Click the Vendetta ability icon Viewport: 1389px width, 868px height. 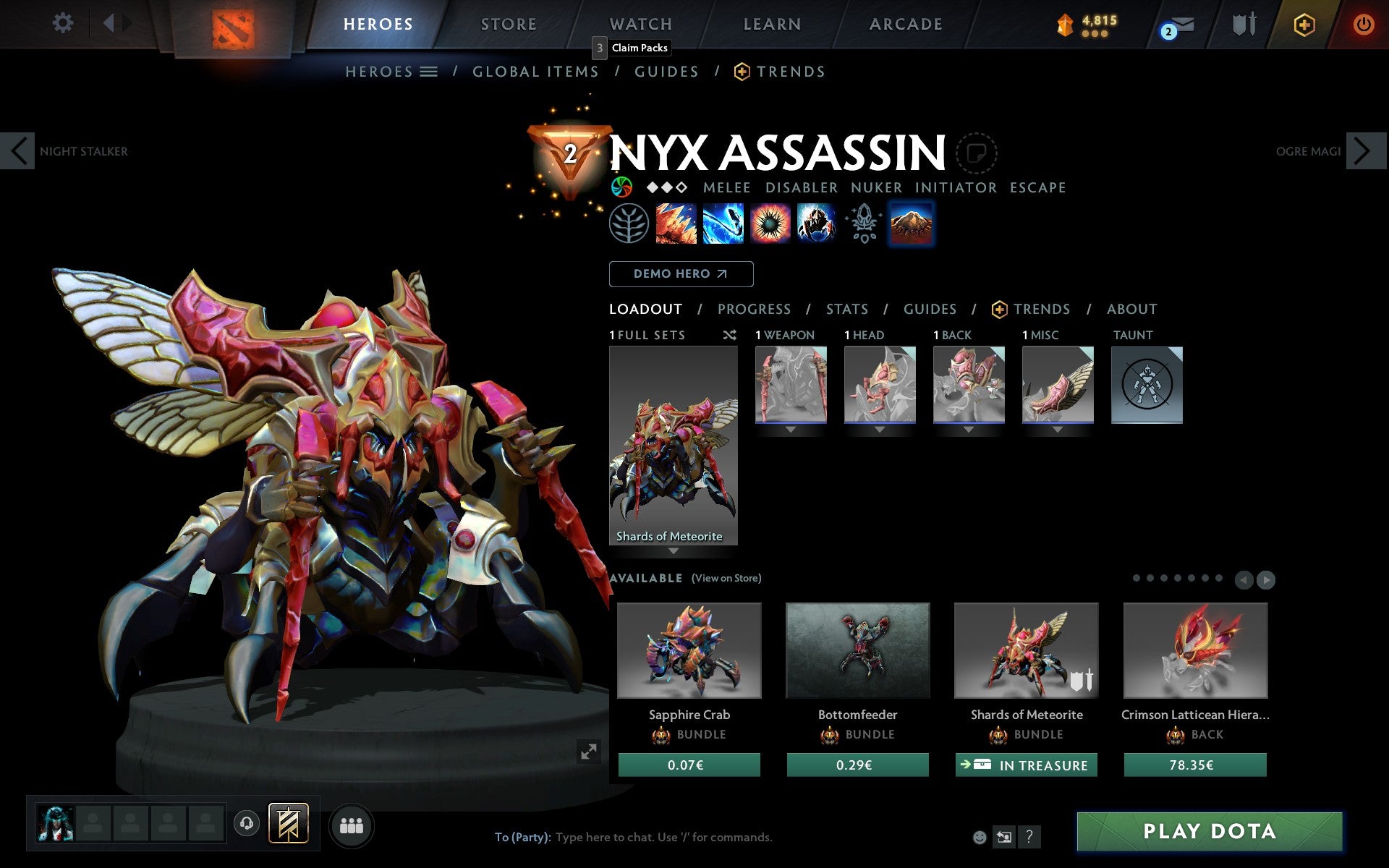coord(817,224)
